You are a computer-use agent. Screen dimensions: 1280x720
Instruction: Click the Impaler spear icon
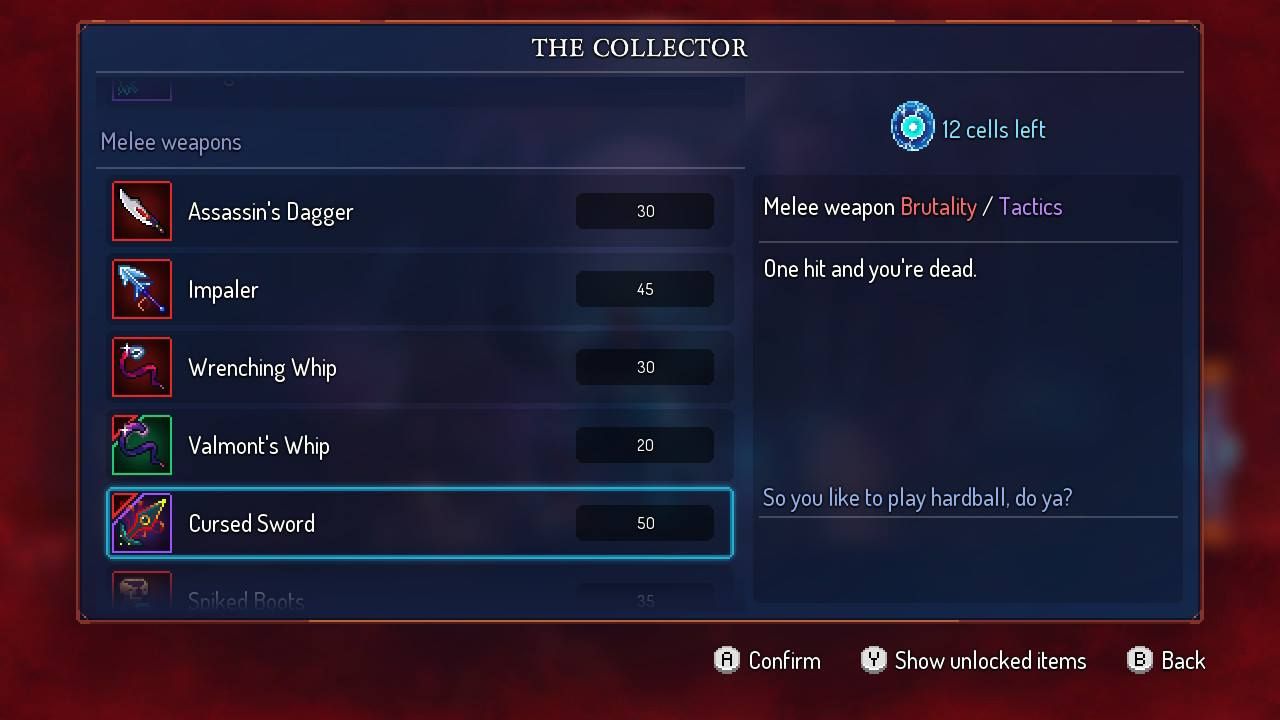[142, 289]
